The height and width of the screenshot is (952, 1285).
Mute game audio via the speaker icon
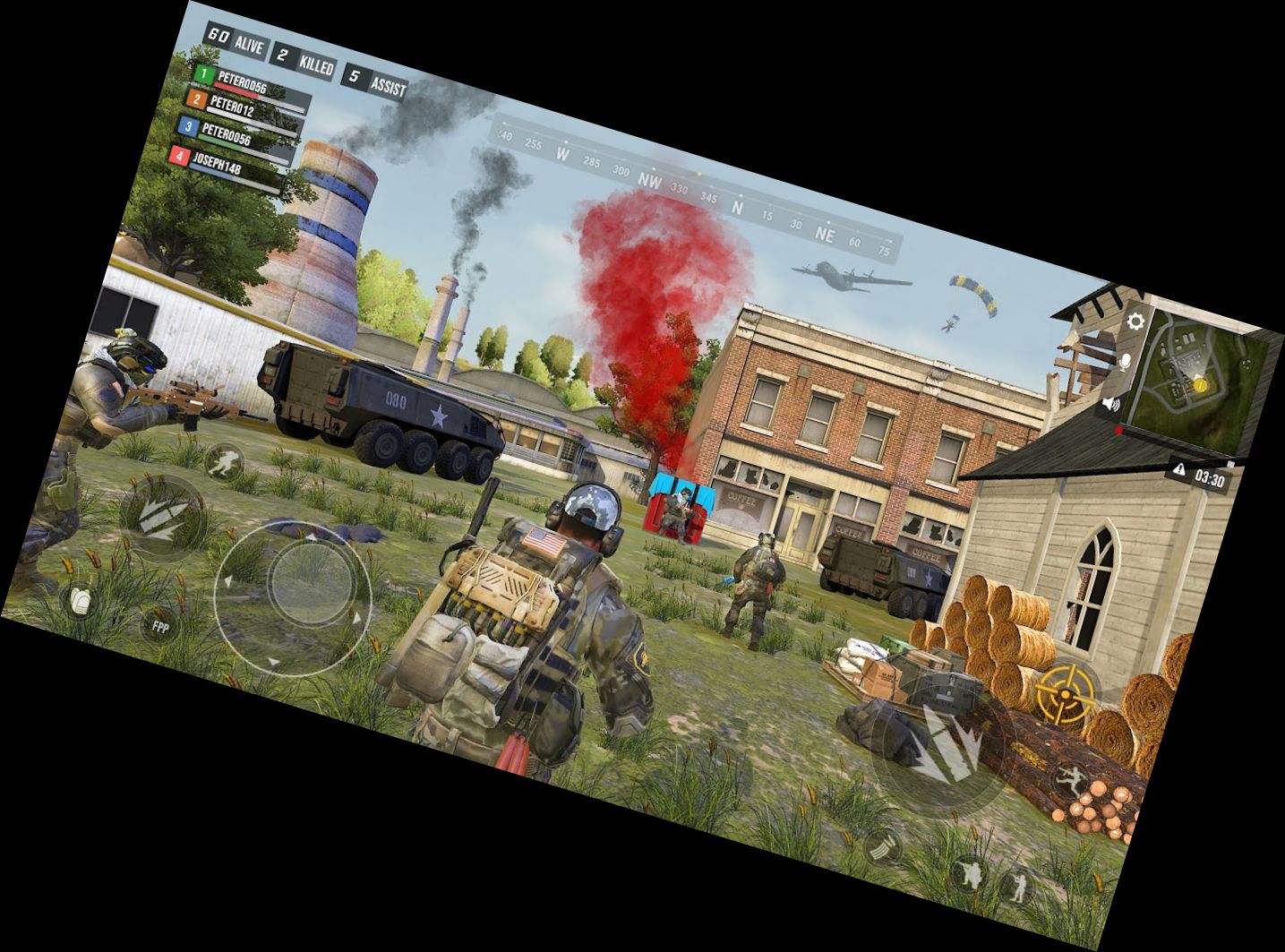coord(1110,405)
